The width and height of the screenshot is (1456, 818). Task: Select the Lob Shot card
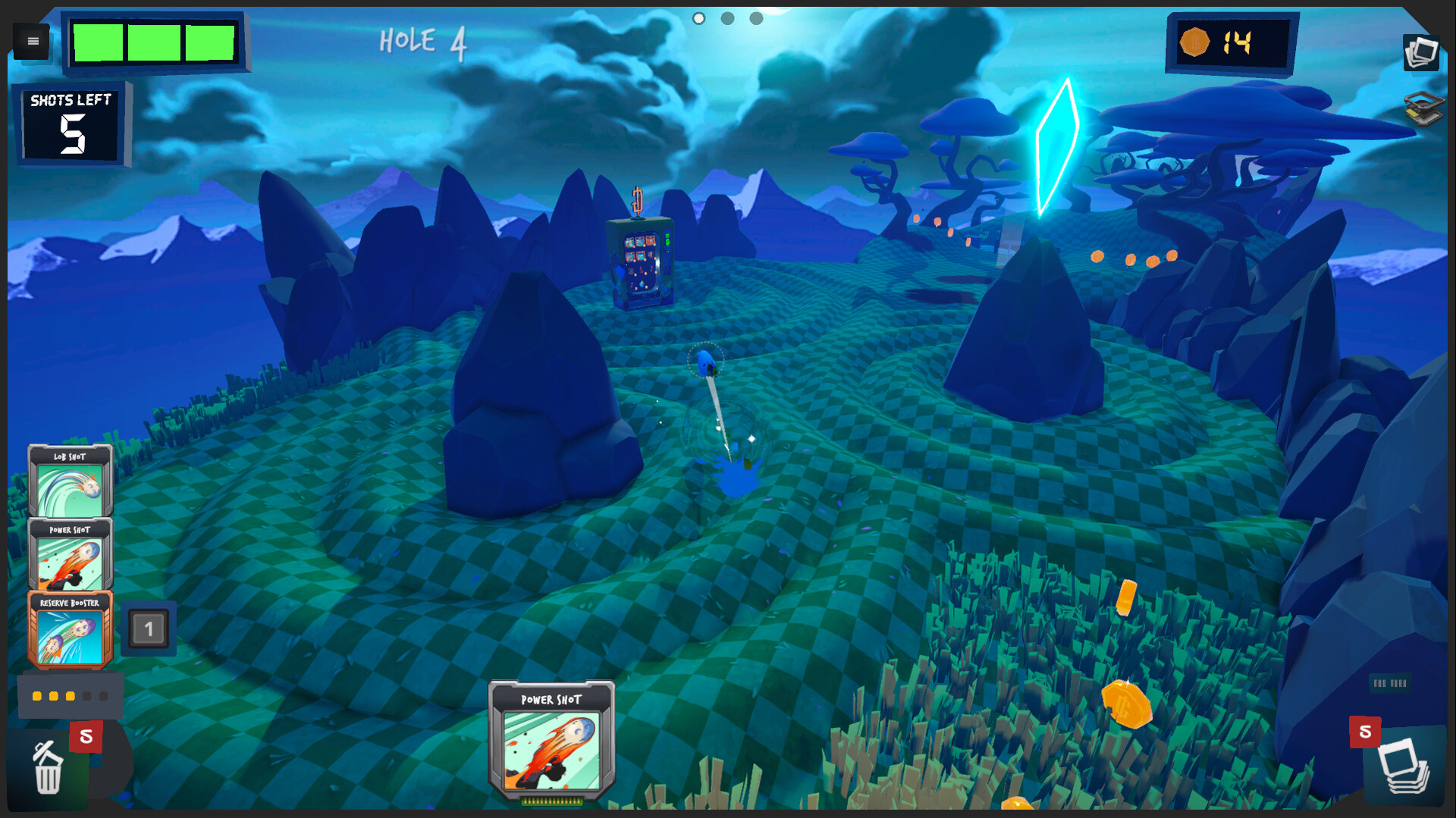click(70, 481)
